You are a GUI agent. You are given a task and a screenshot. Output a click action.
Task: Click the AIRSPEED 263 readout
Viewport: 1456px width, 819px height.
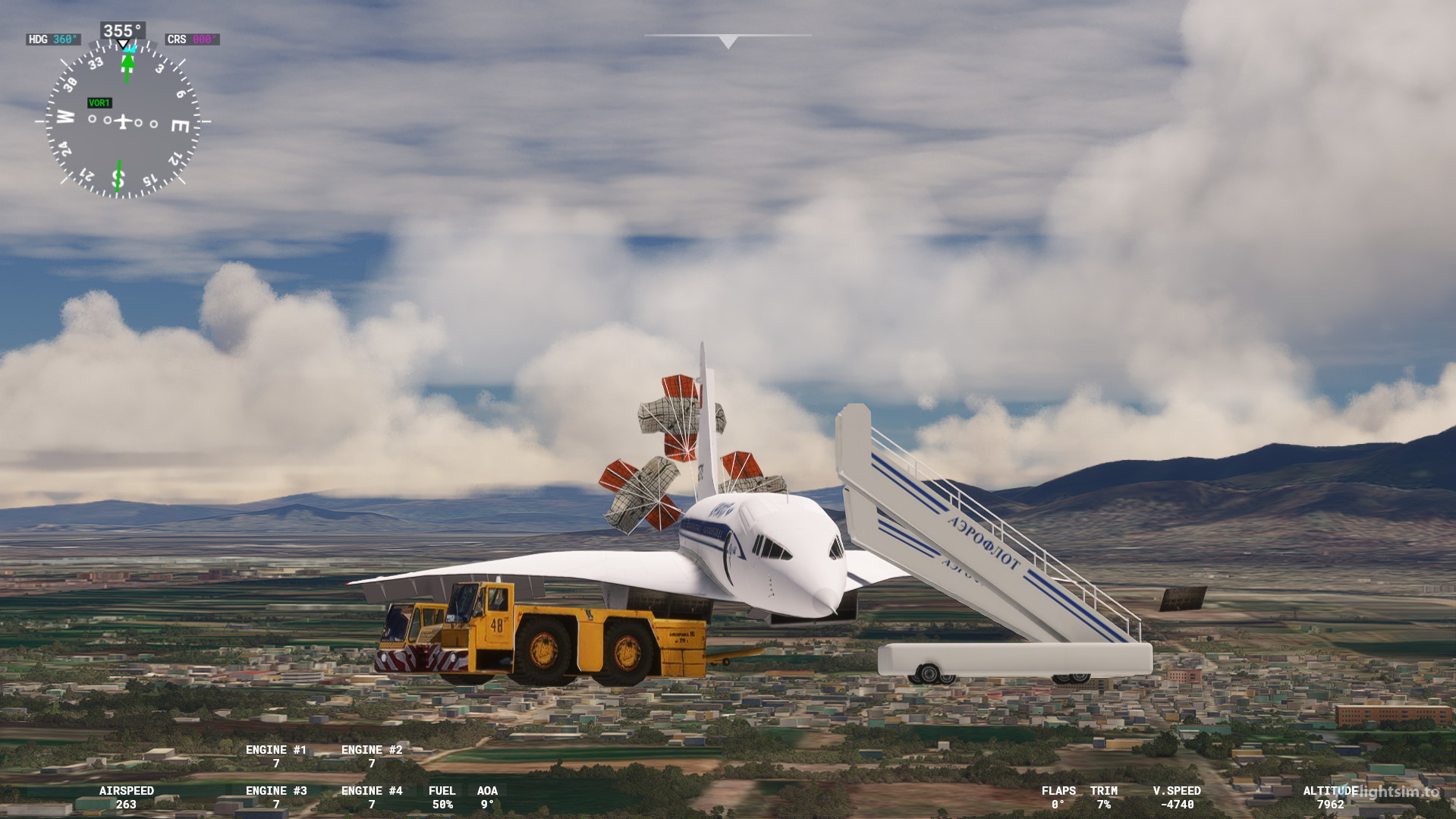[x=127, y=797]
